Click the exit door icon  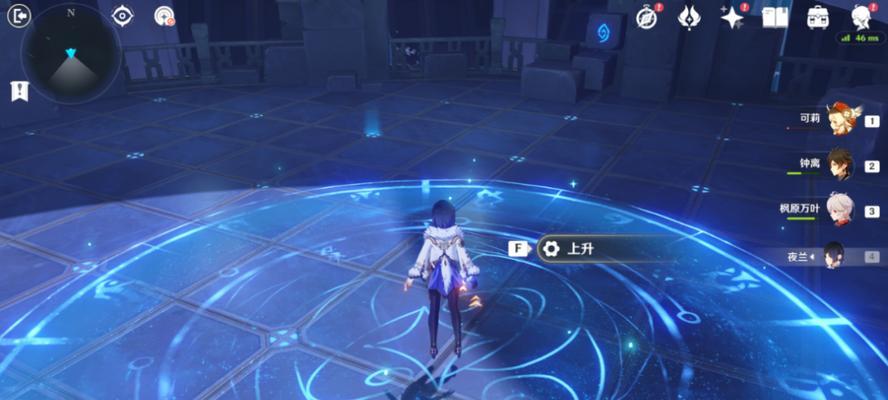(18, 15)
